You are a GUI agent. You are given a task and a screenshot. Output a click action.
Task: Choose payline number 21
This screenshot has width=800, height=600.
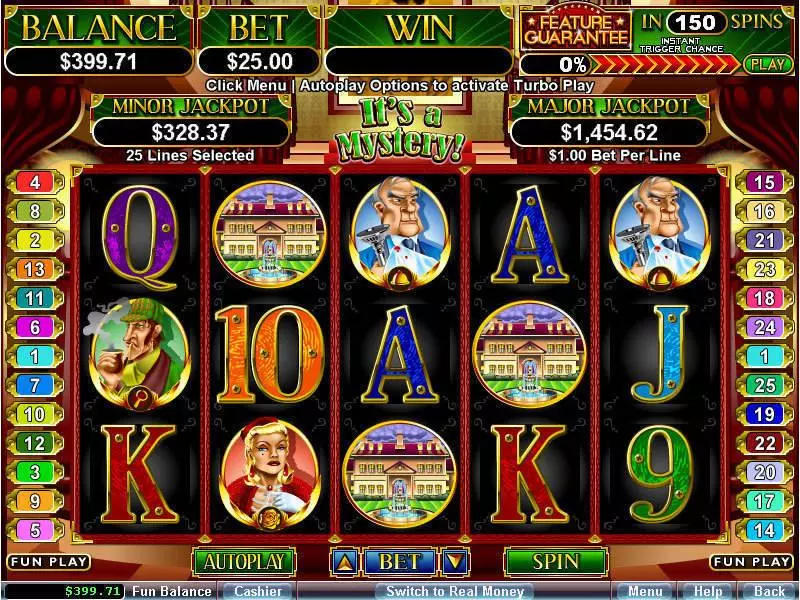tap(764, 240)
